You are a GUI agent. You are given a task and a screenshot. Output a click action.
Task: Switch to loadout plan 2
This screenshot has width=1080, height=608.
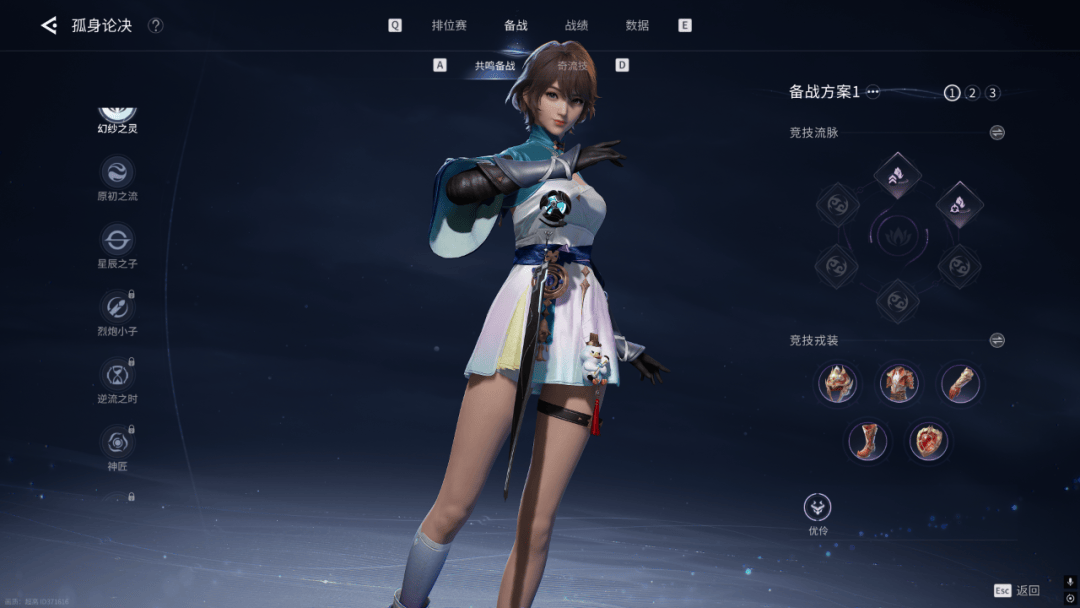coord(972,93)
